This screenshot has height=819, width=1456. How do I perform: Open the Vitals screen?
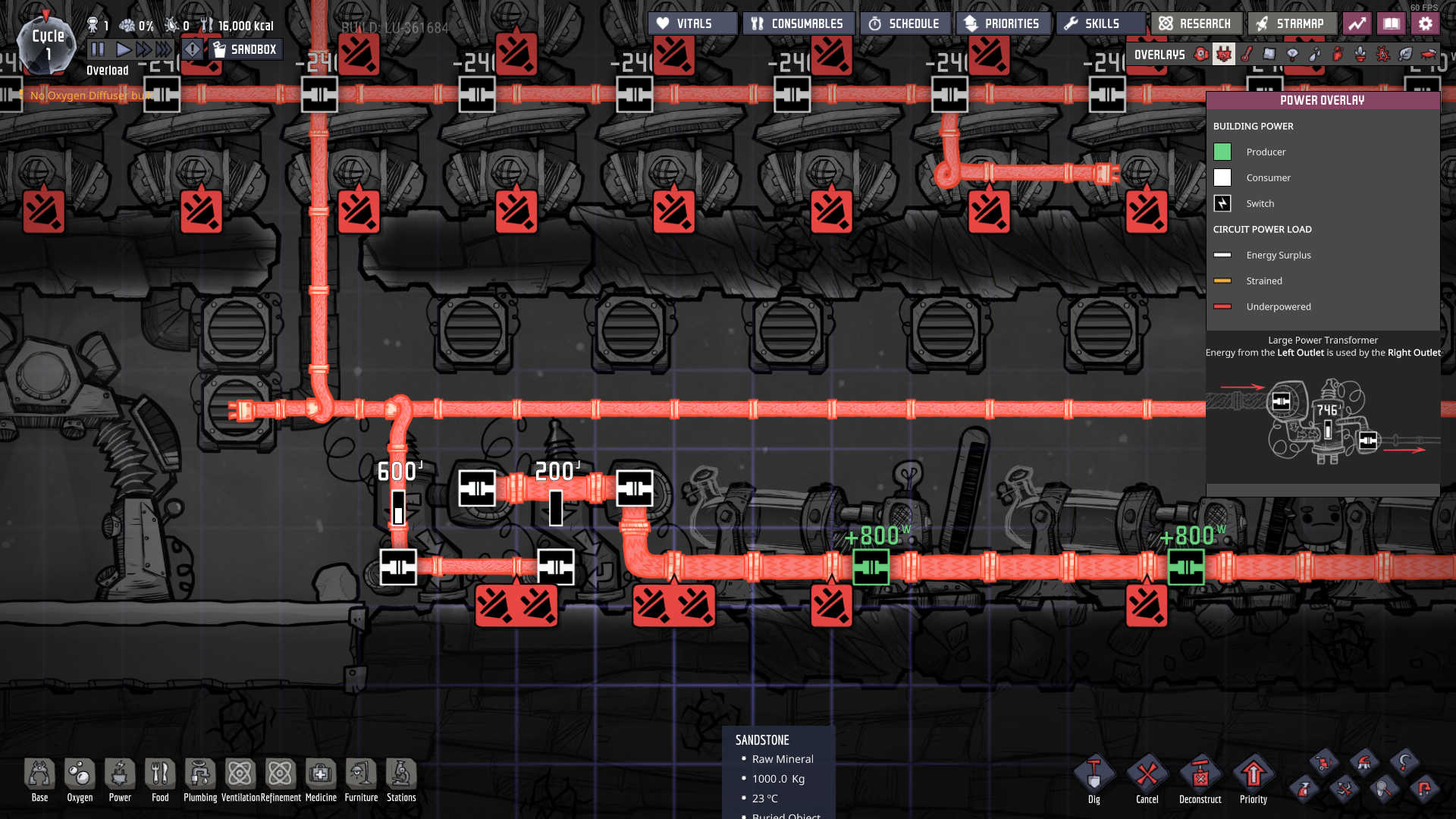691,23
